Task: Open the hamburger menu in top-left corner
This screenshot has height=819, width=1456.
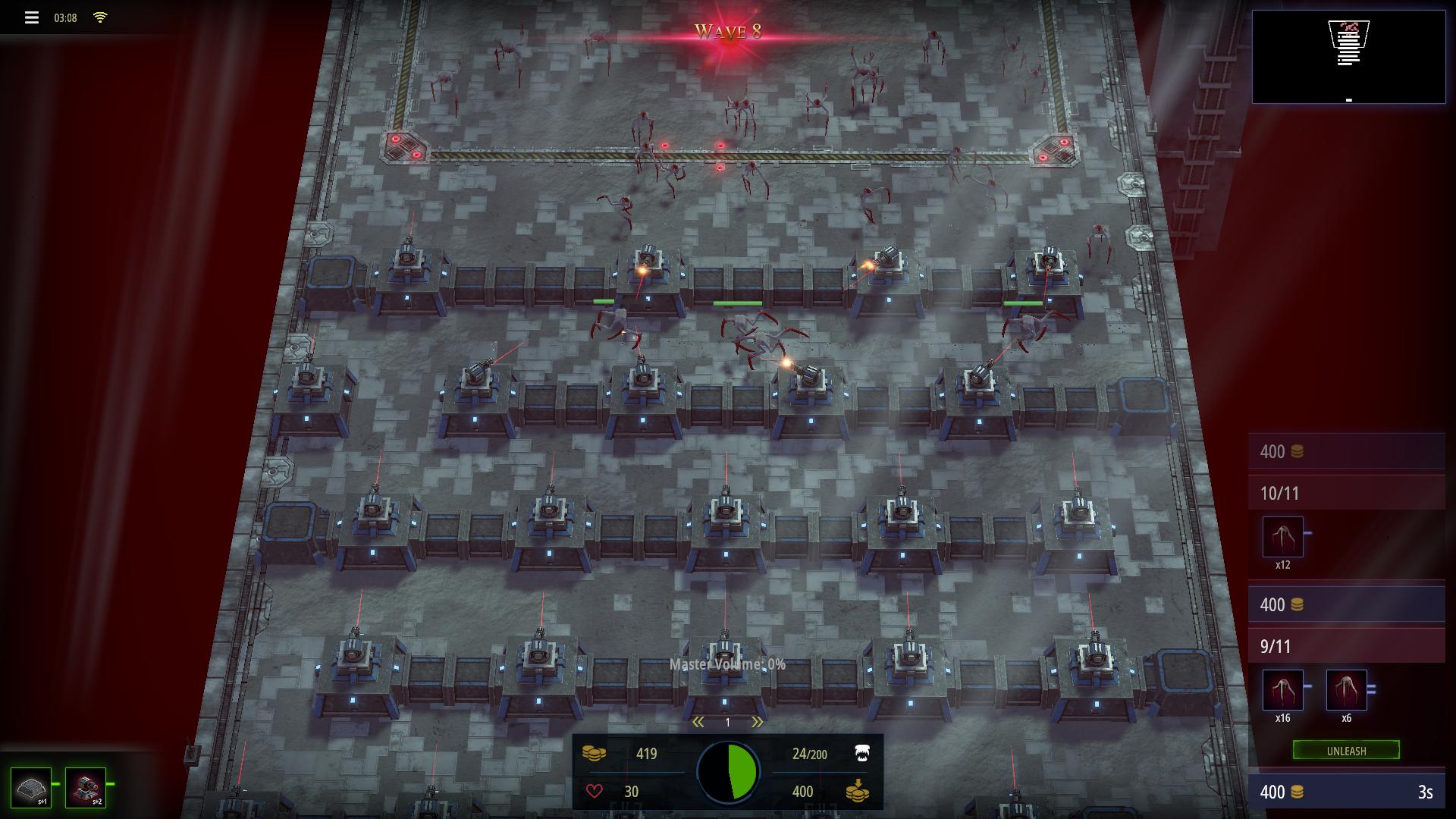Action: [30, 17]
